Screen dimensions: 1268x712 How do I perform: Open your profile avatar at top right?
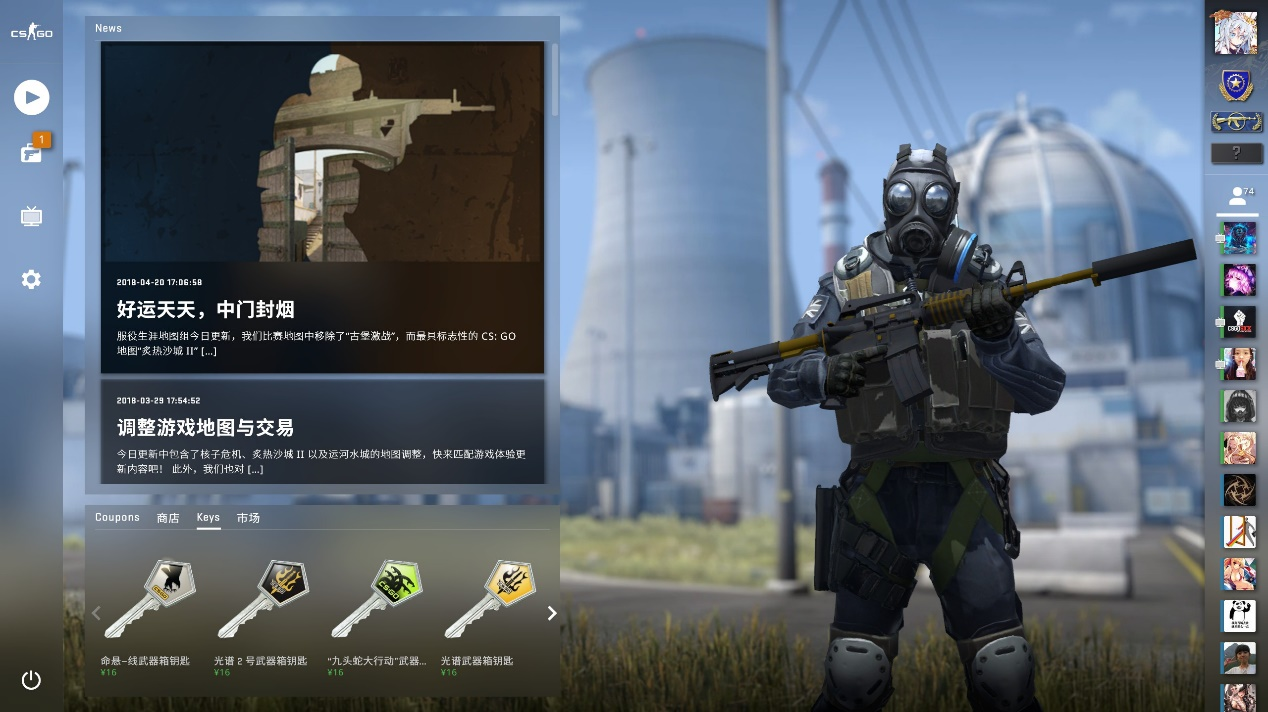(1235, 33)
